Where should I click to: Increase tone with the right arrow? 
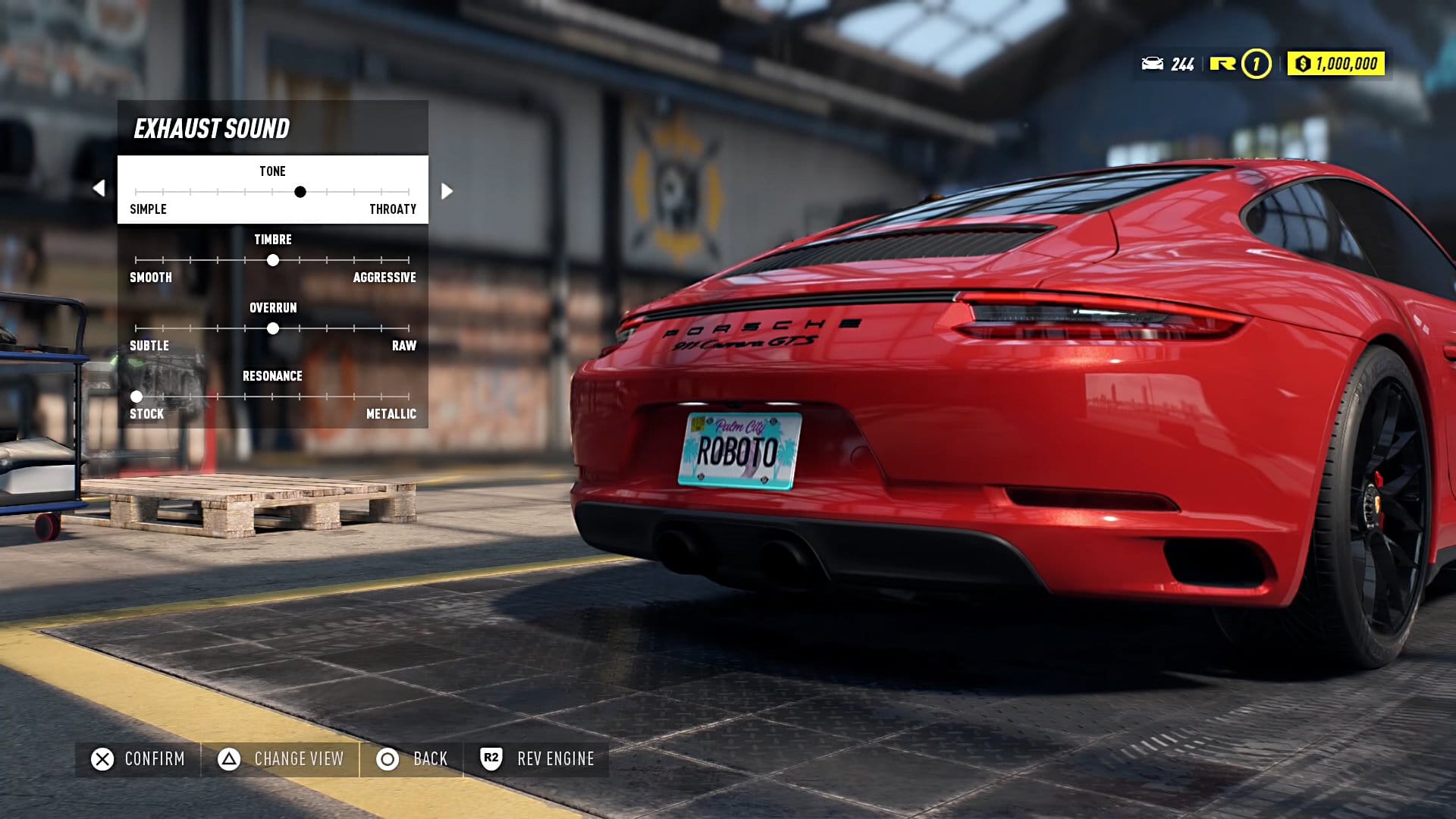coord(447,191)
